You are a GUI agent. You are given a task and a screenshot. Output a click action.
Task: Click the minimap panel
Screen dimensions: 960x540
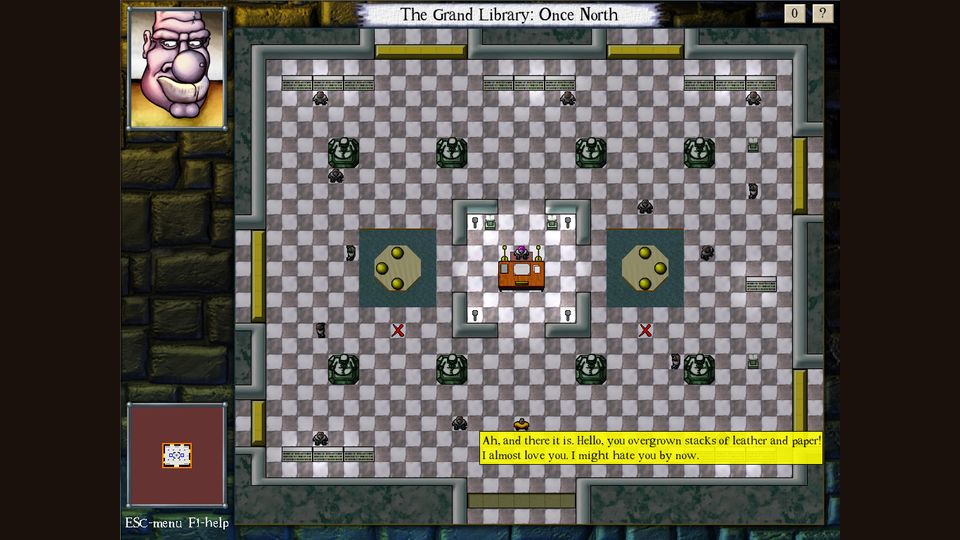177,456
